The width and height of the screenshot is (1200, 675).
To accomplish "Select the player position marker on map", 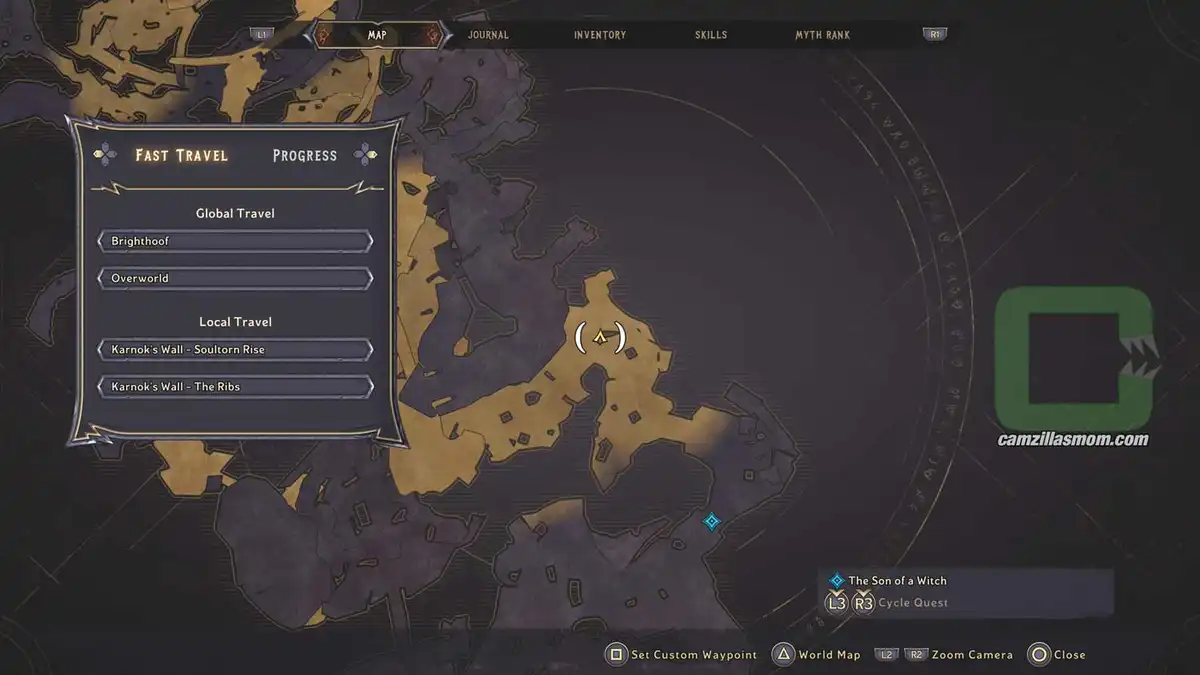I will coord(600,337).
